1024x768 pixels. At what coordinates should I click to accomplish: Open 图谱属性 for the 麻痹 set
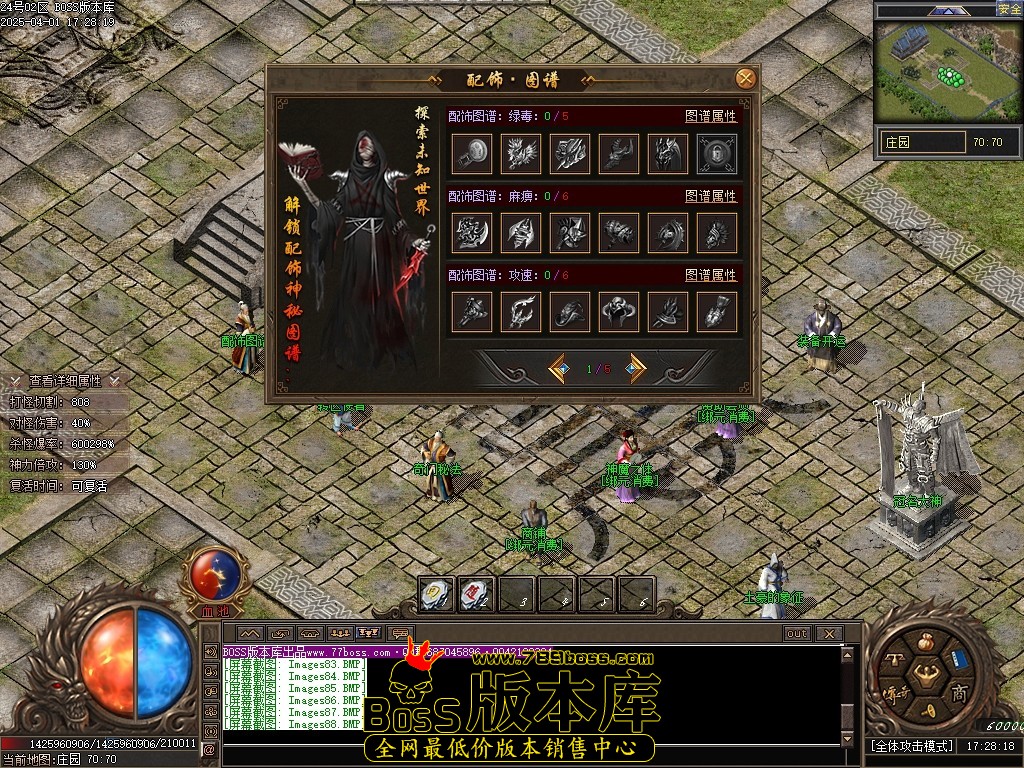[710, 196]
